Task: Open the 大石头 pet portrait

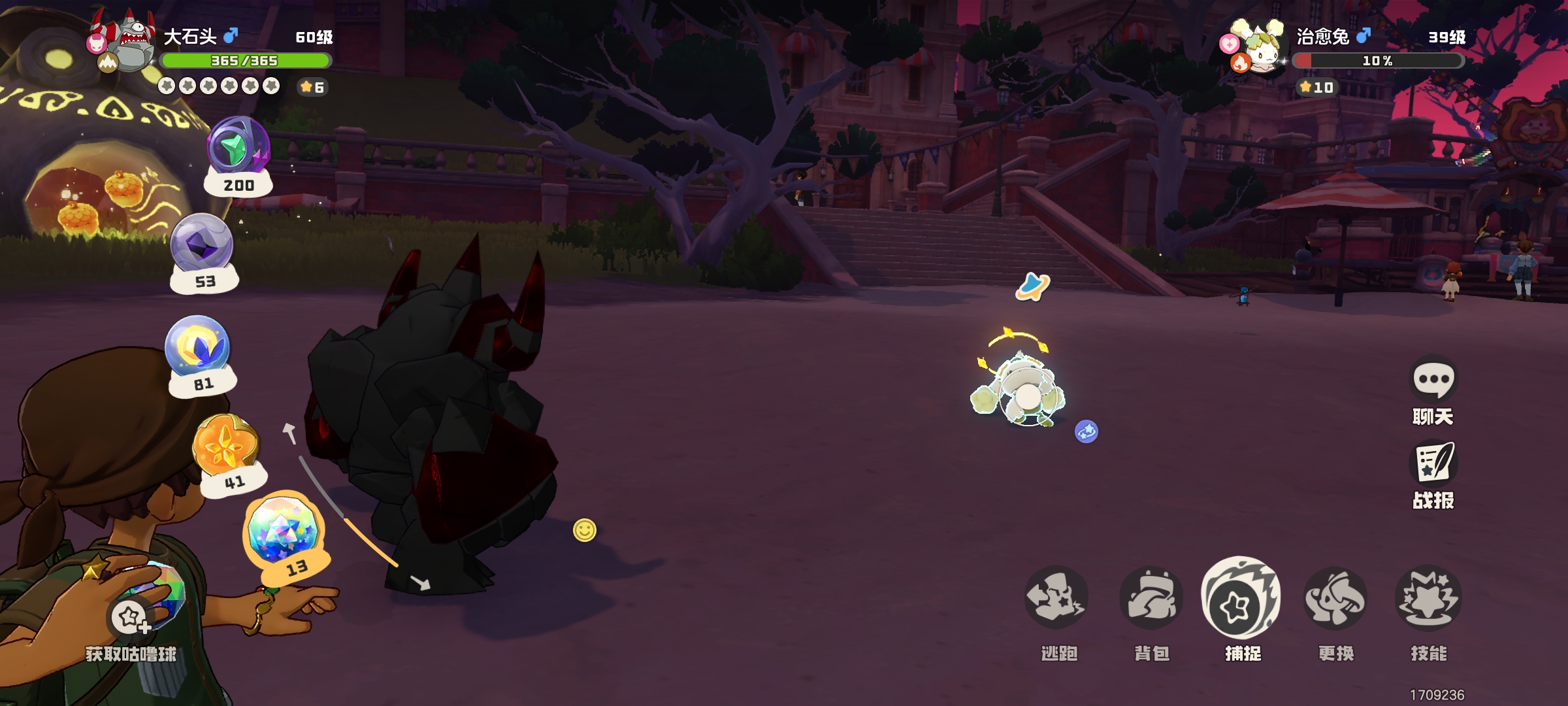Action: [x=130, y=46]
